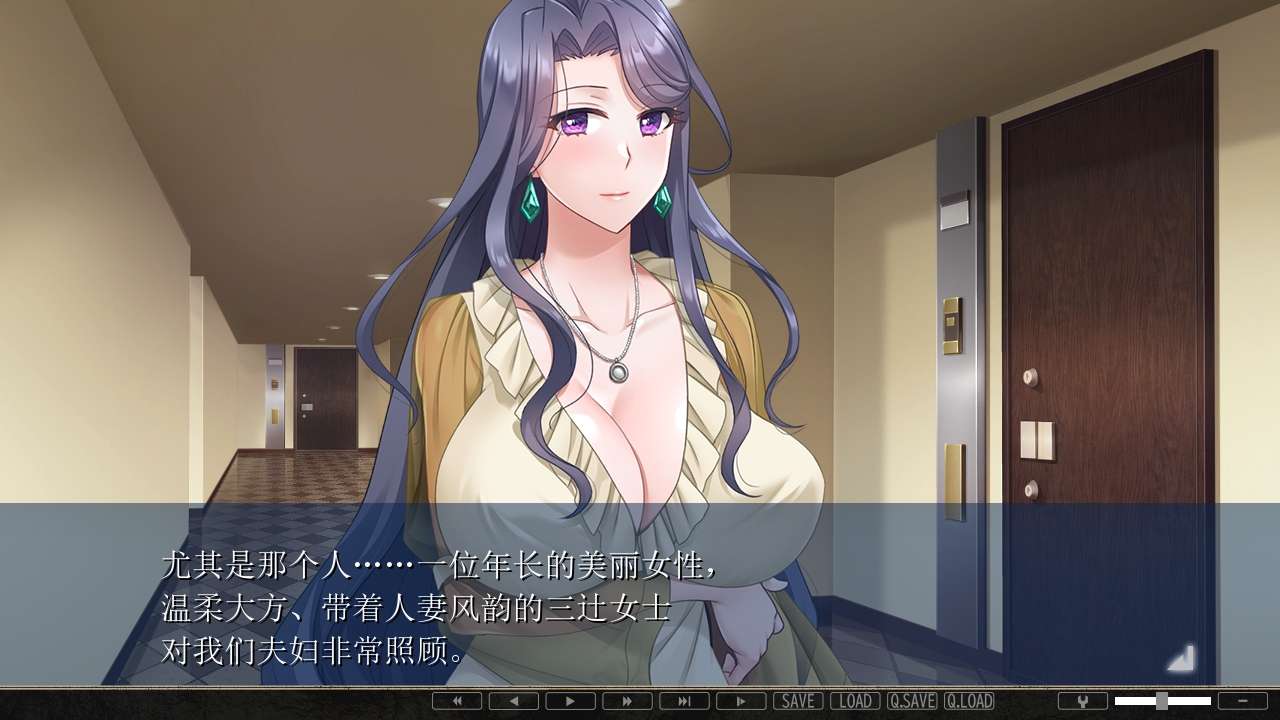Screen dimensions: 1280x720
Task: Click the wooden apartment door
Action: (x=1100, y=300)
